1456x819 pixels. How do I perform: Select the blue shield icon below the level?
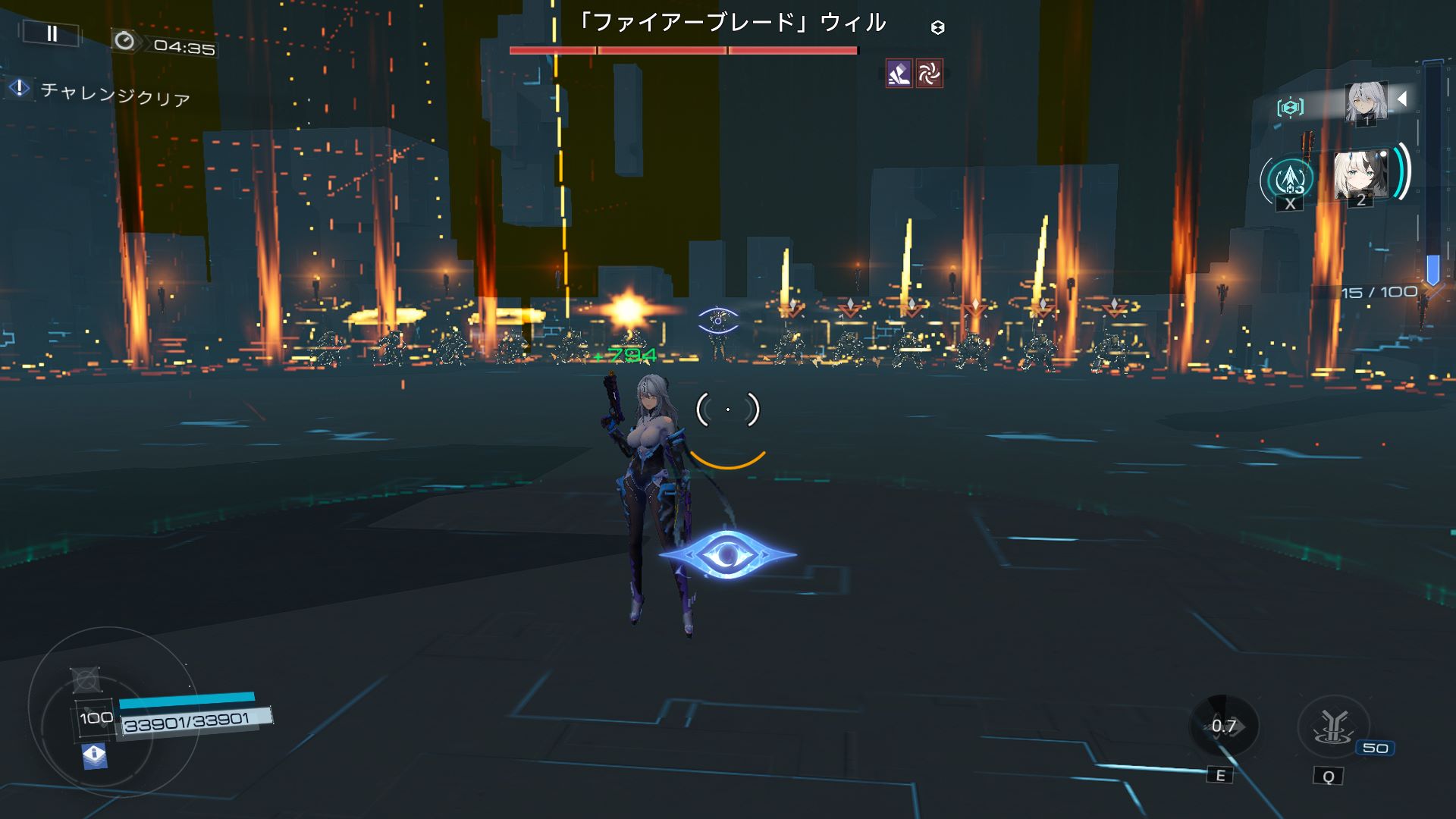[x=94, y=755]
